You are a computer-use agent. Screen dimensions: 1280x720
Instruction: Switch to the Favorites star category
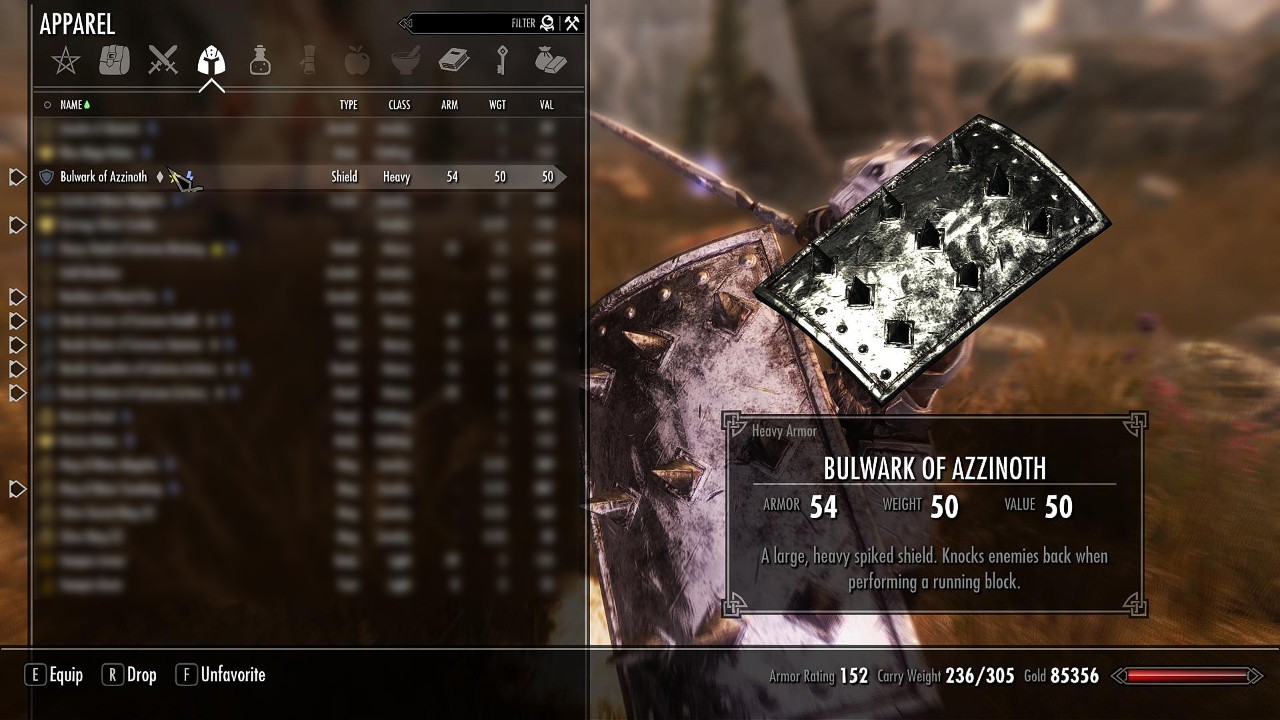[x=66, y=61]
